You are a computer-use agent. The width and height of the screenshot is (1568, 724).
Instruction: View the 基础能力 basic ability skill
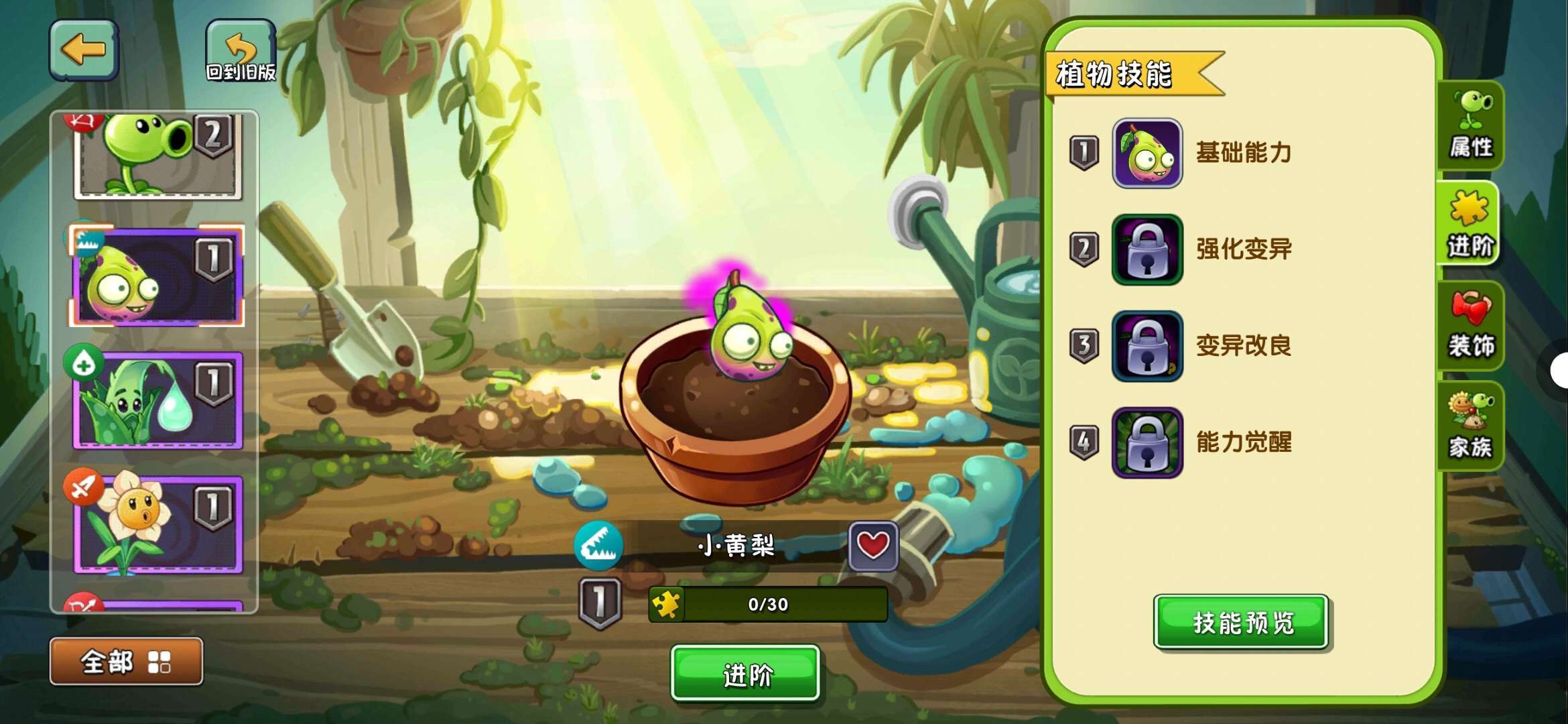click(1147, 154)
